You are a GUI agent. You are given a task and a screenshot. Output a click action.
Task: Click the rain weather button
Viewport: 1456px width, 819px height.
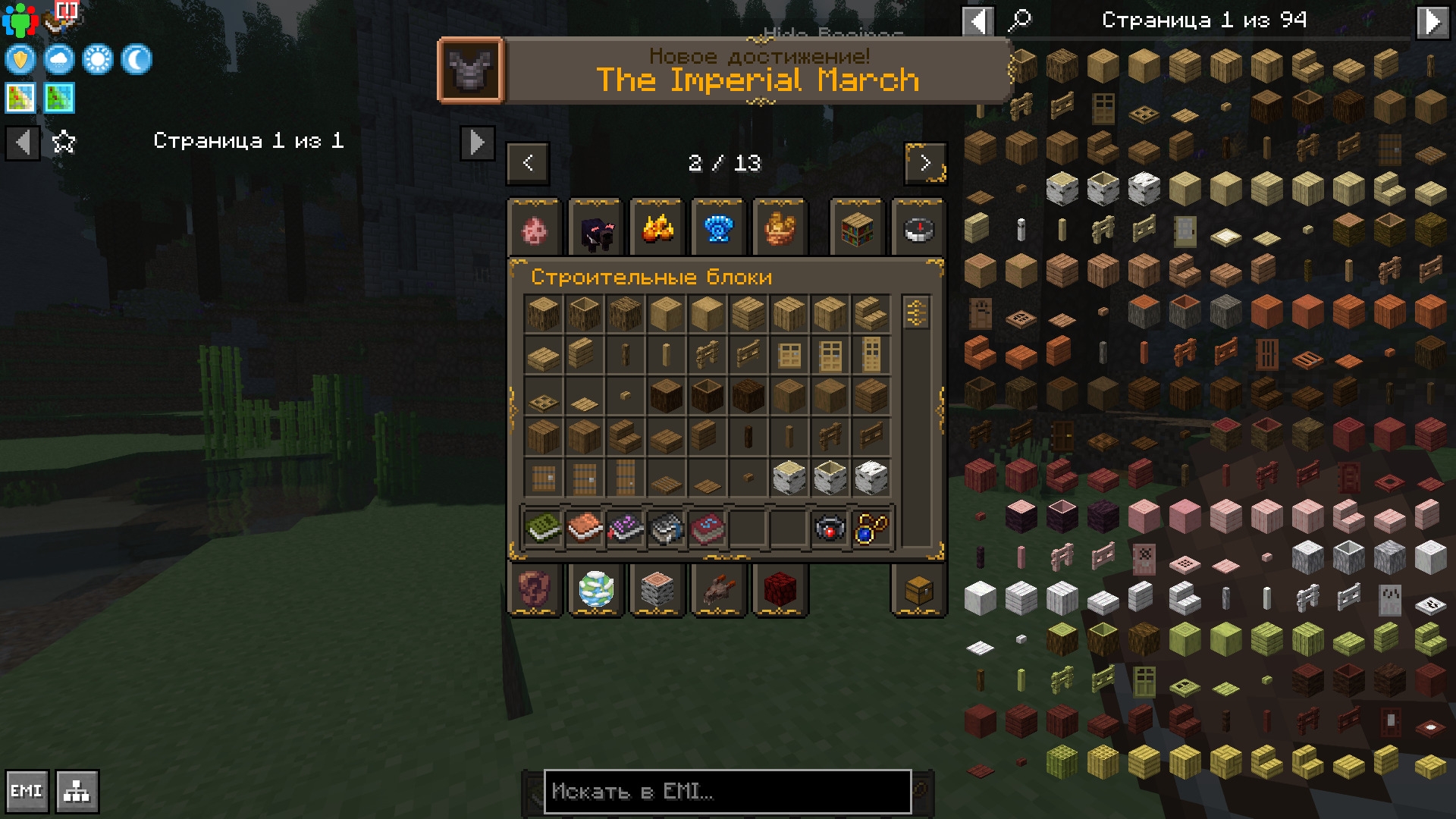click(59, 60)
